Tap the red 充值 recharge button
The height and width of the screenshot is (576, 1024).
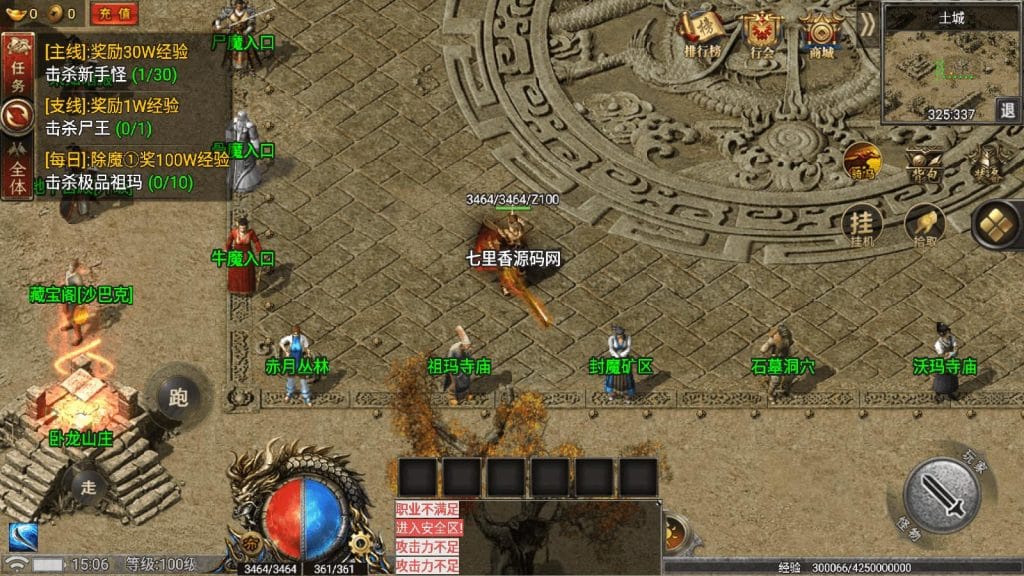coord(115,13)
